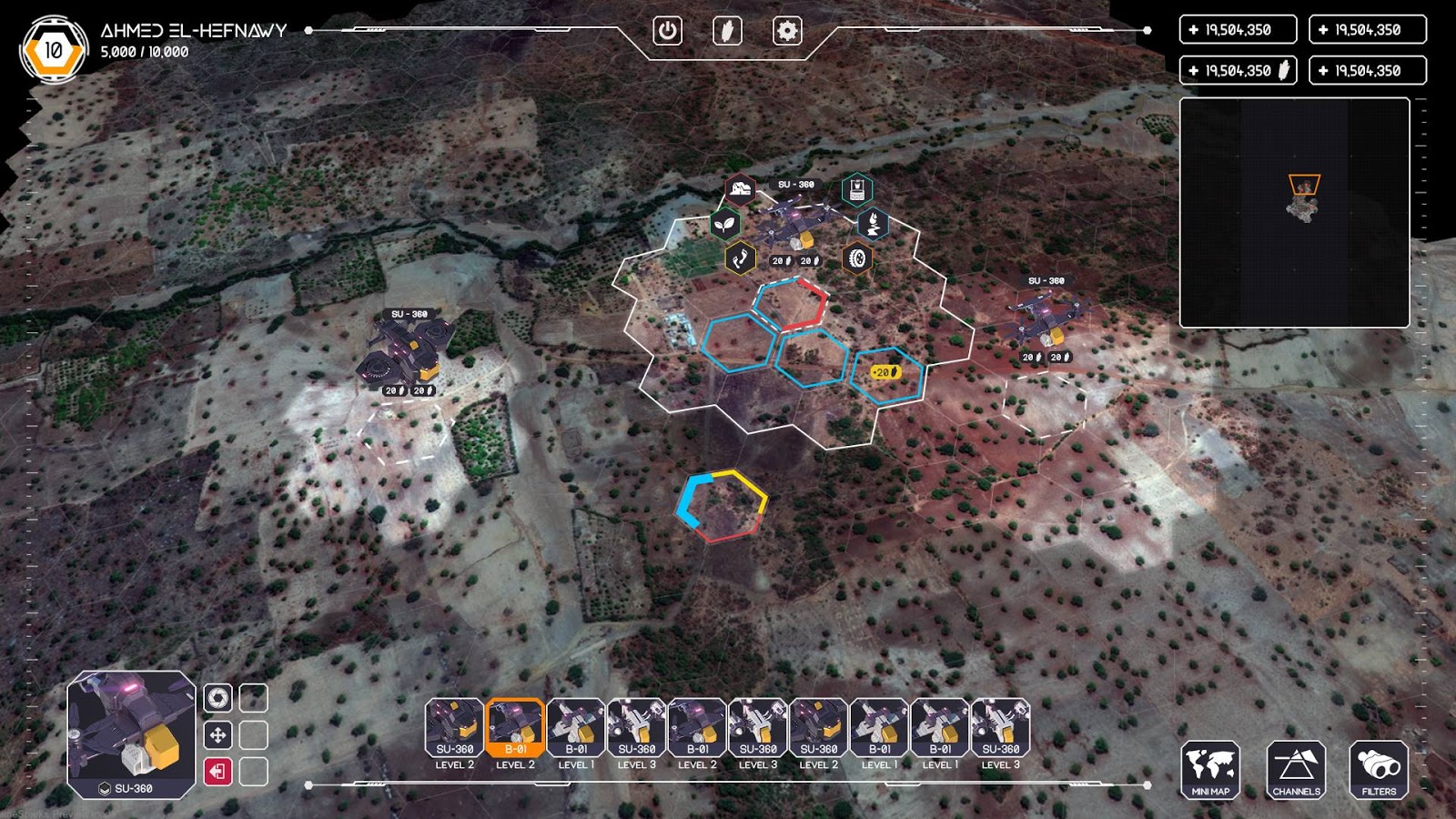Open the Mini Map panel
The width and height of the screenshot is (1456, 819).
click(1210, 770)
